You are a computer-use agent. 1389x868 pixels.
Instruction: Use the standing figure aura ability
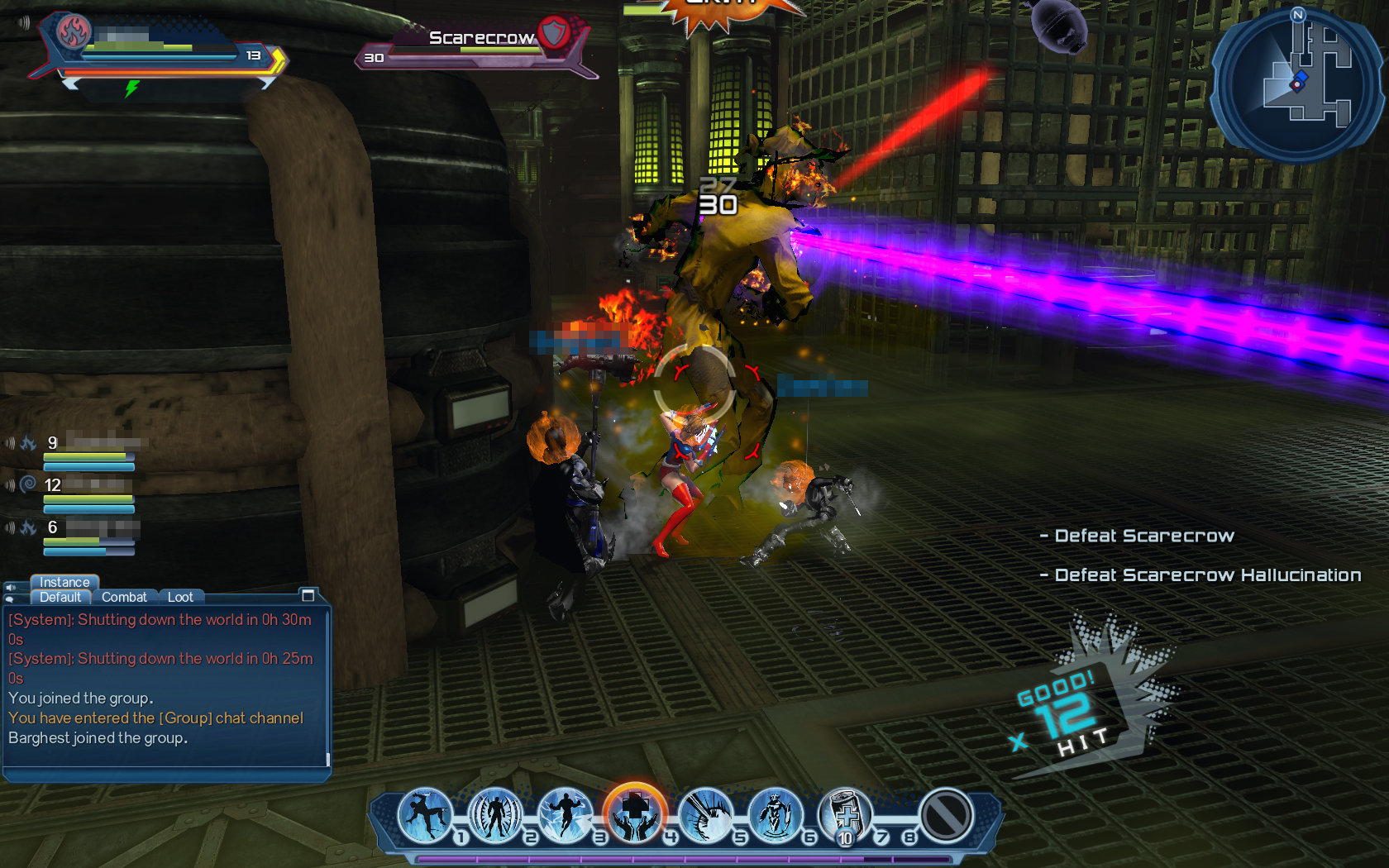(495, 816)
